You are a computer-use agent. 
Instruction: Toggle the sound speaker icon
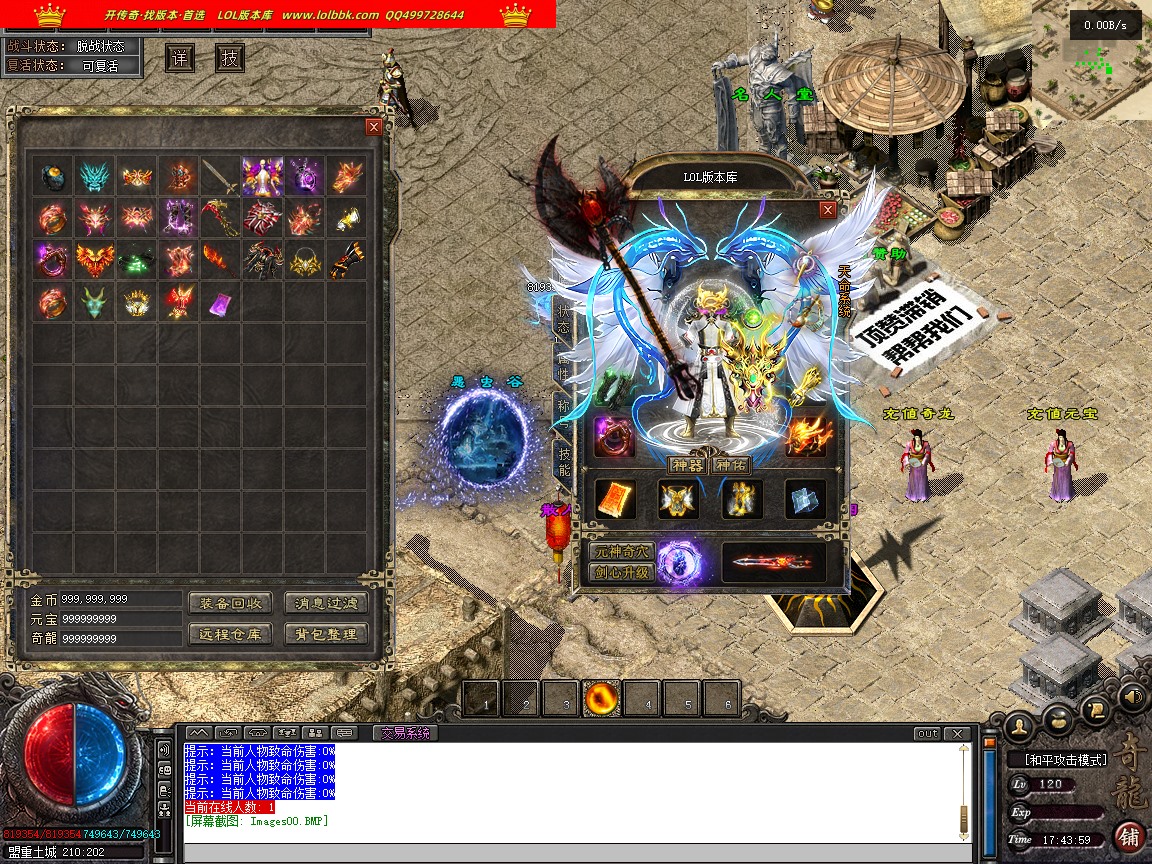tap(1132, 695)
